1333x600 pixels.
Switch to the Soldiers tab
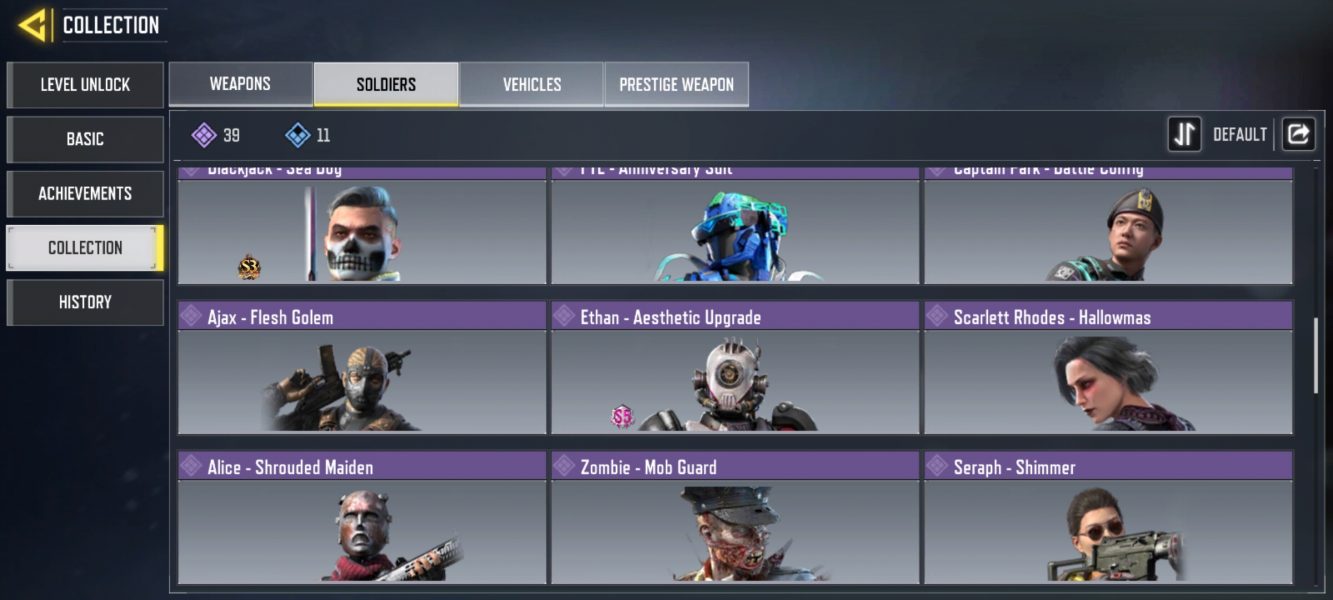pyautogui.click(x=386, y=84)
